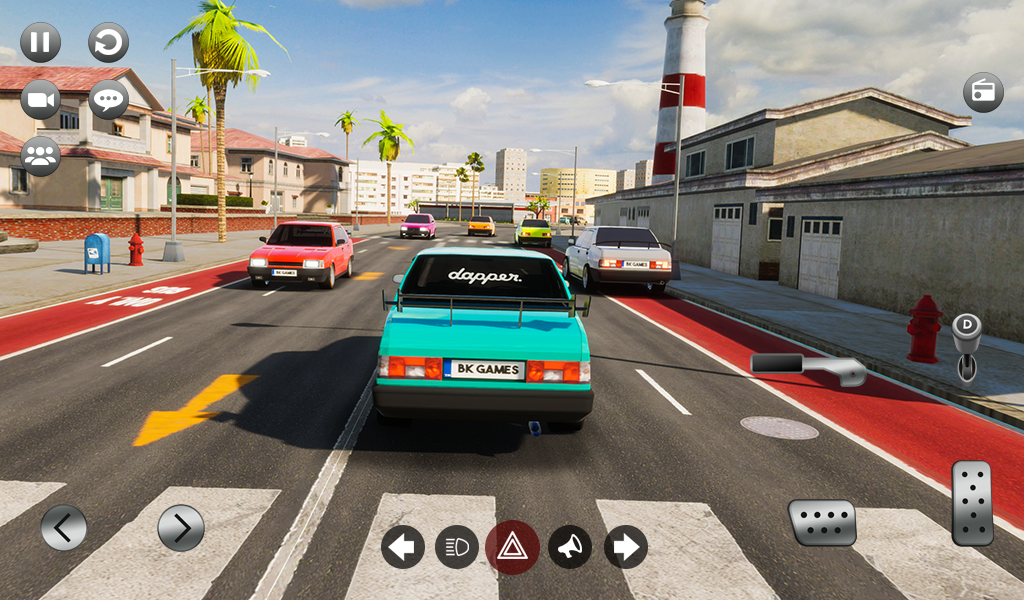Turn on the hazard lights

(x=512, y=547)
